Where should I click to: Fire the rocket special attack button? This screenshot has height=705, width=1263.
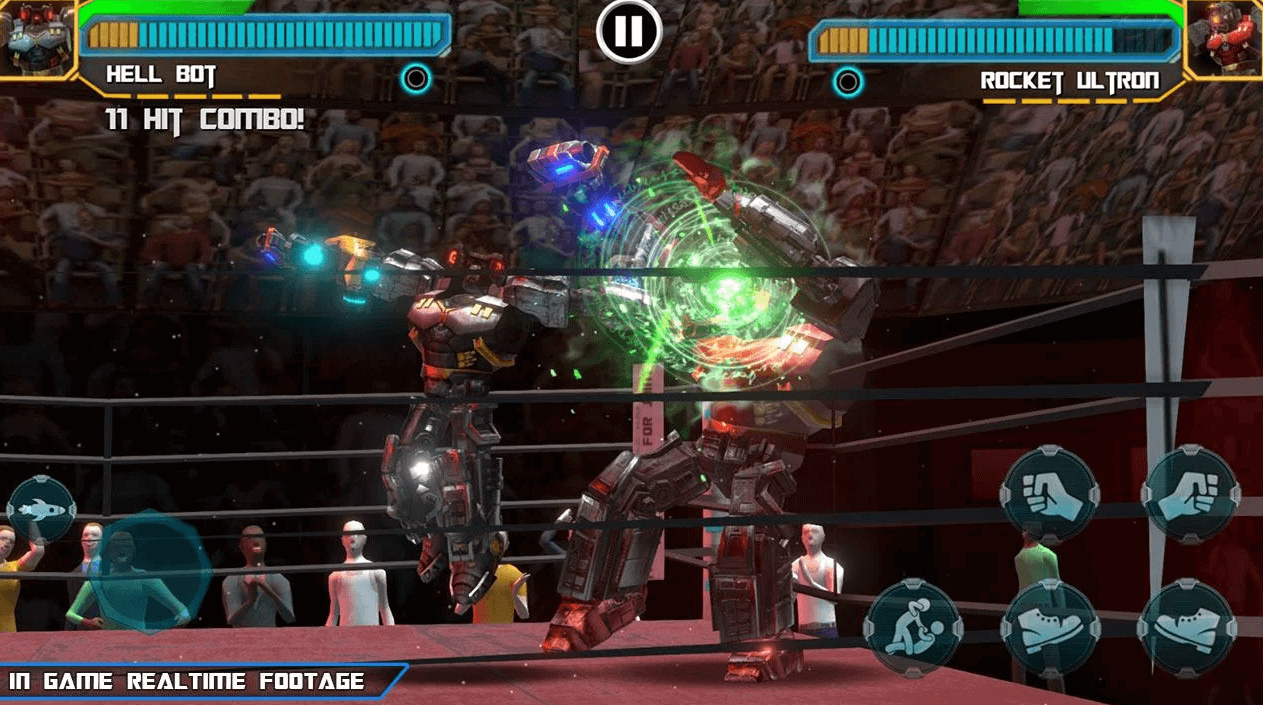pyautogui.click(x=41, y=510)
